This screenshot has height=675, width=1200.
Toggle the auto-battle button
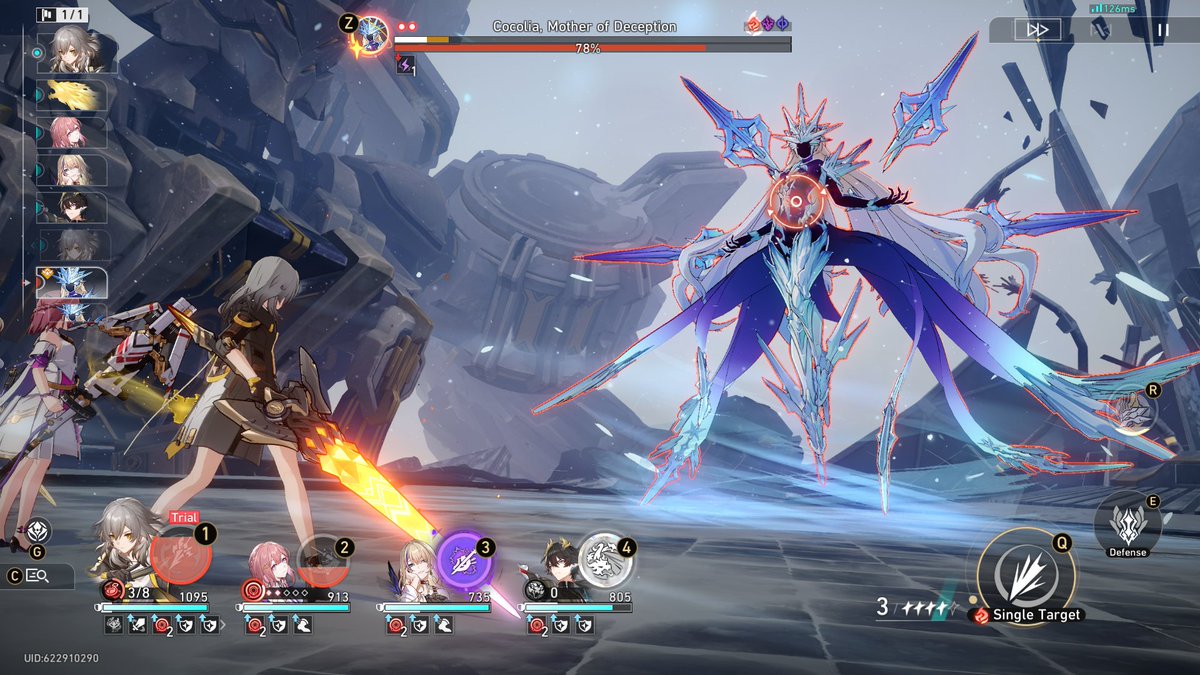point(1100,30)
